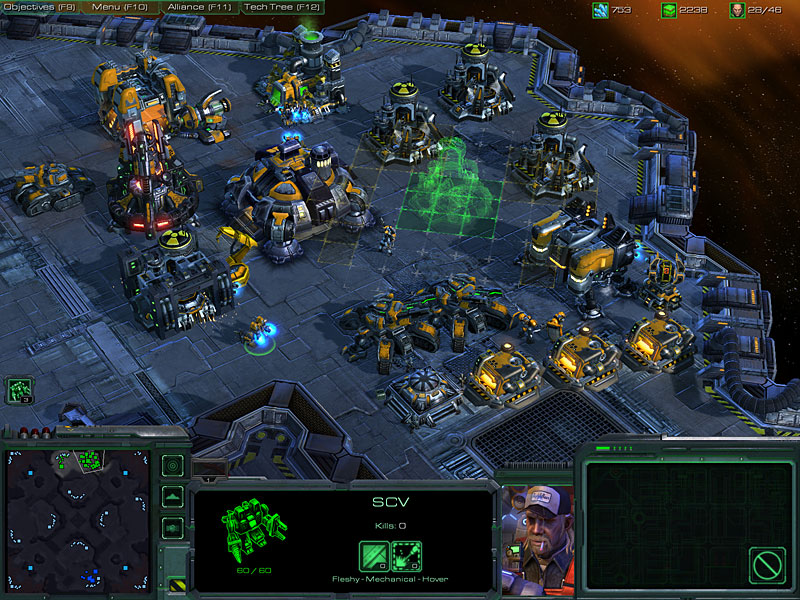This screenshot has width=800, height=600.
Task: Activate the minimap ping button
Action: [x=172, y=465]
